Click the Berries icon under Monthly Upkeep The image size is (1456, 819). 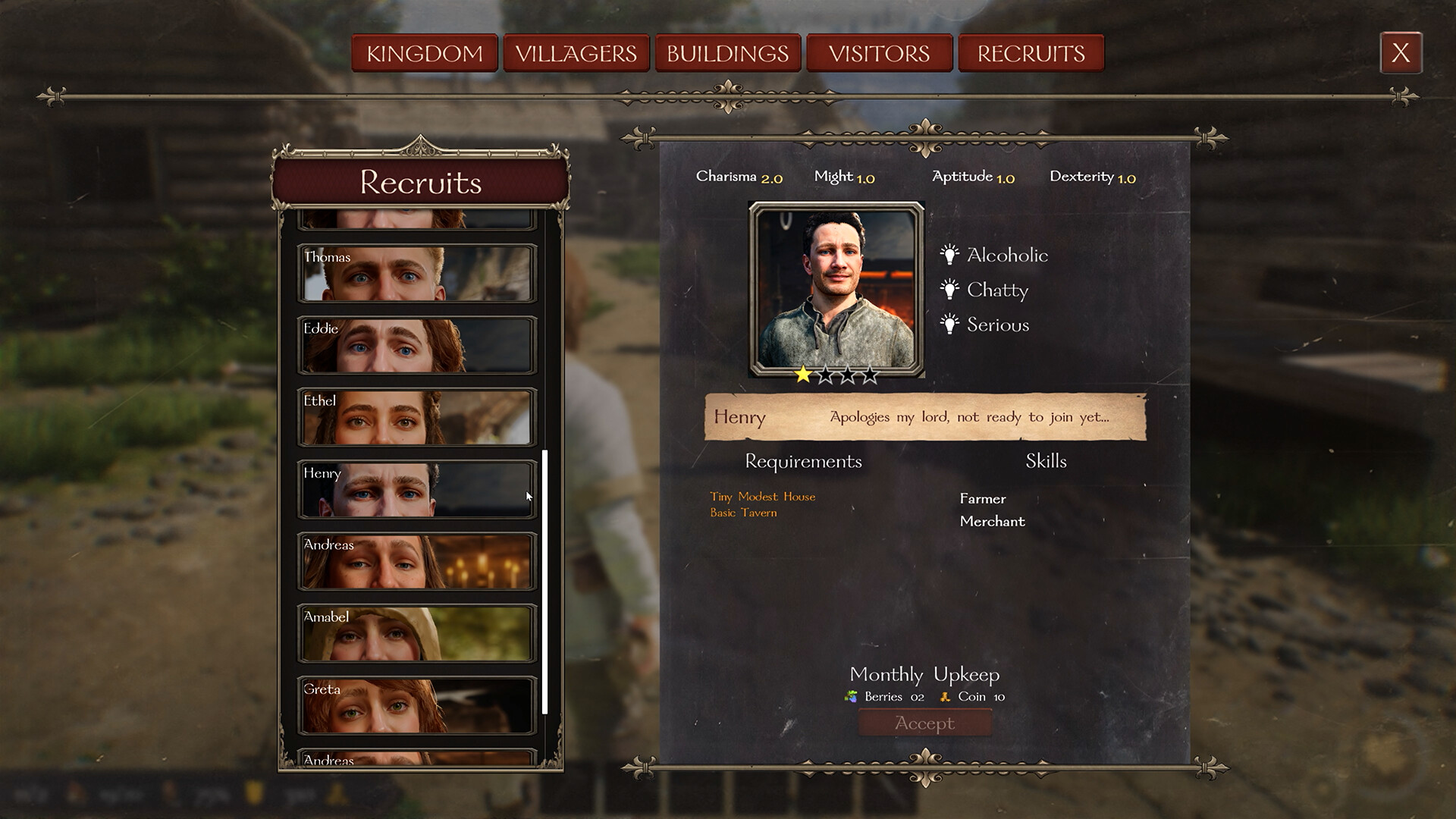pyautogui.click(x=851, y=696)
